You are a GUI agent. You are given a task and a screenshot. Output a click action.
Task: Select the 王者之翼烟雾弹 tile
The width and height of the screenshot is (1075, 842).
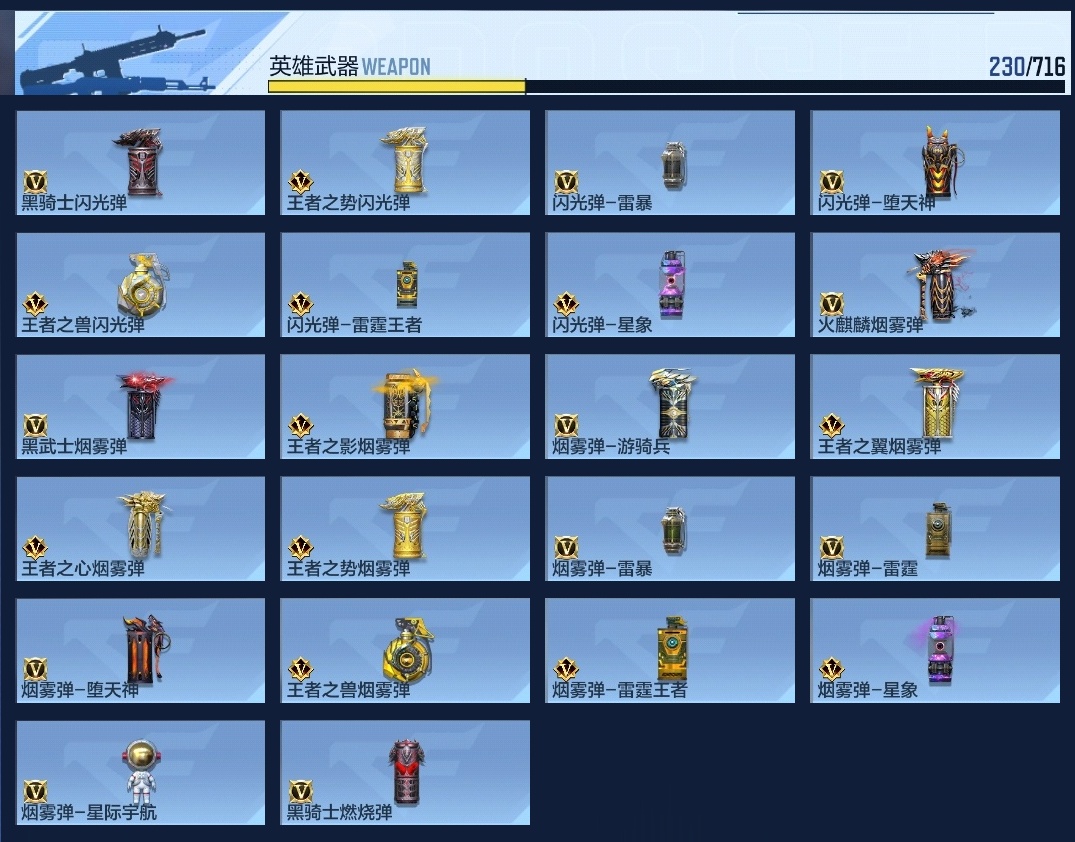coord(935,407)
